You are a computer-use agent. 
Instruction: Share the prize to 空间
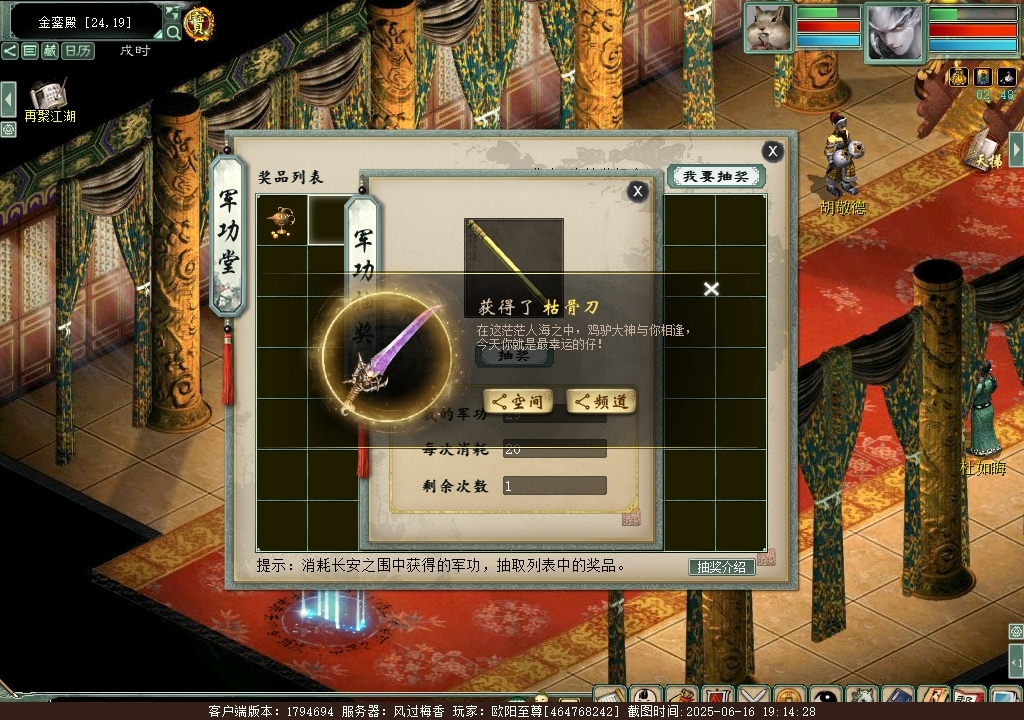(x=518, y=402)
